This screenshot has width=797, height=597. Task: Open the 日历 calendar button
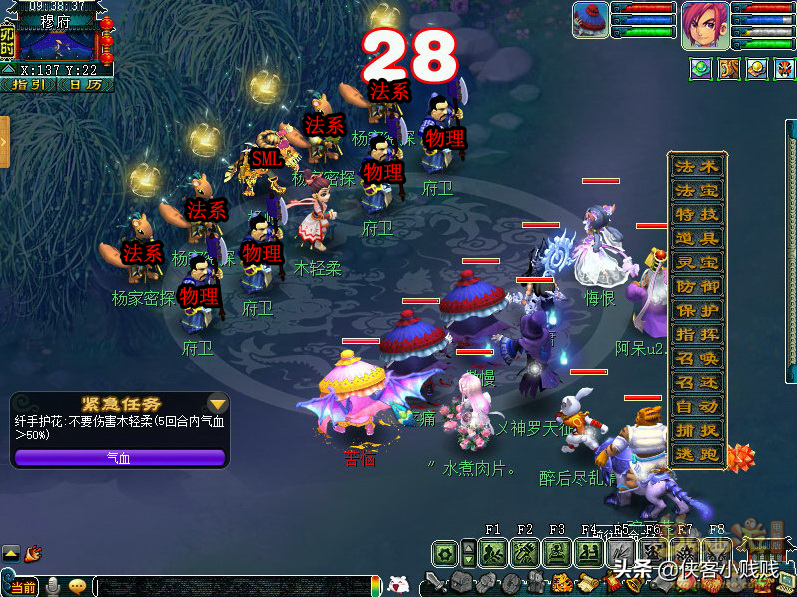pyautogui.click(x=84, y=85)
